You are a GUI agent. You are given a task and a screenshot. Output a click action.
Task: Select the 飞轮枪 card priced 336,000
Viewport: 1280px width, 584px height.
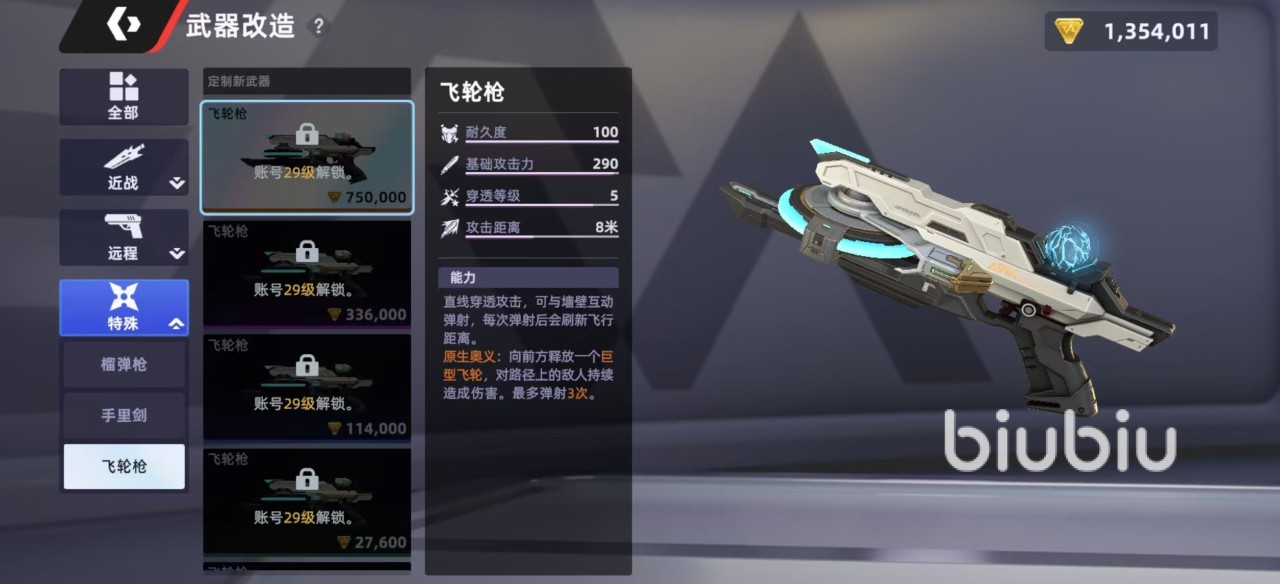coord(307,273)
